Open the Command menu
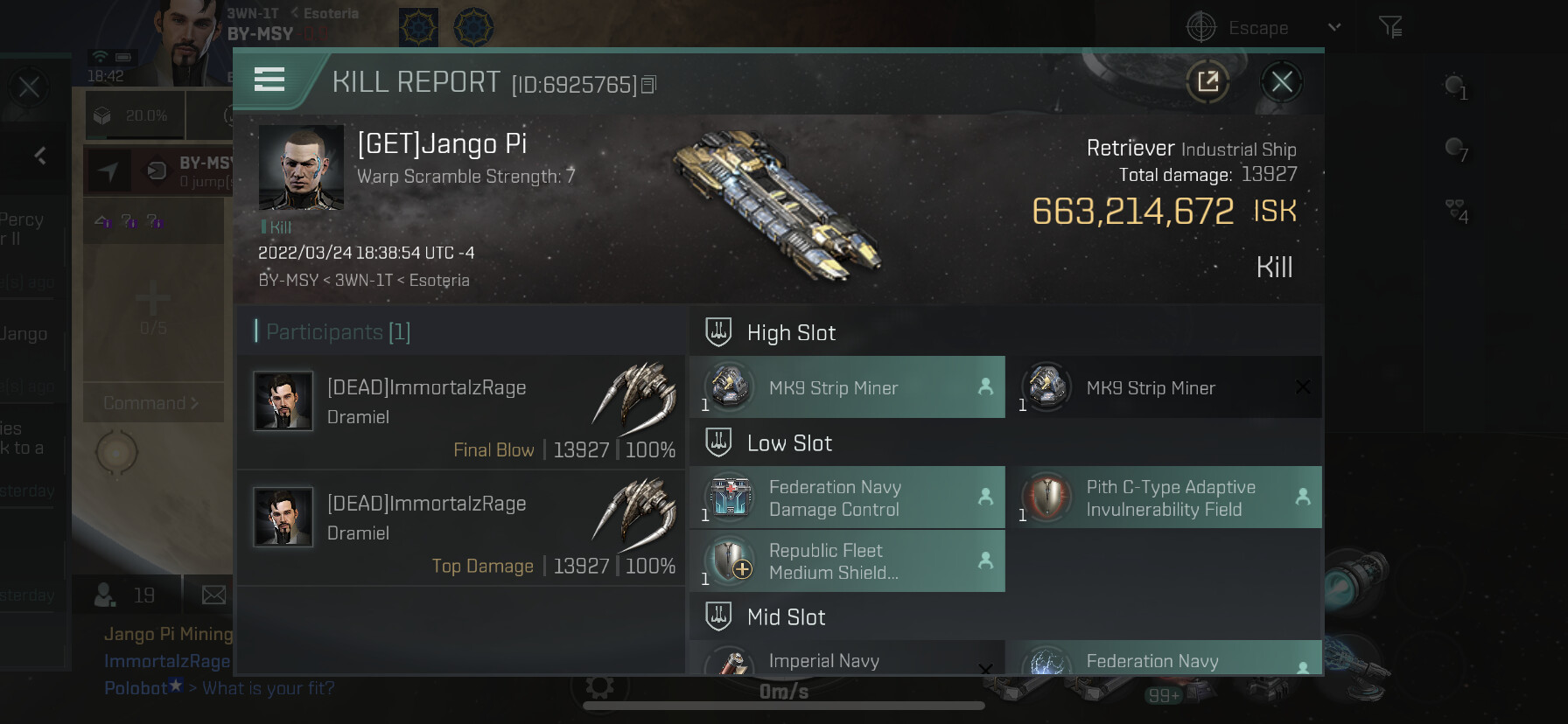Viewport: 1568px width, 724px height. click(x=151, y=403)
